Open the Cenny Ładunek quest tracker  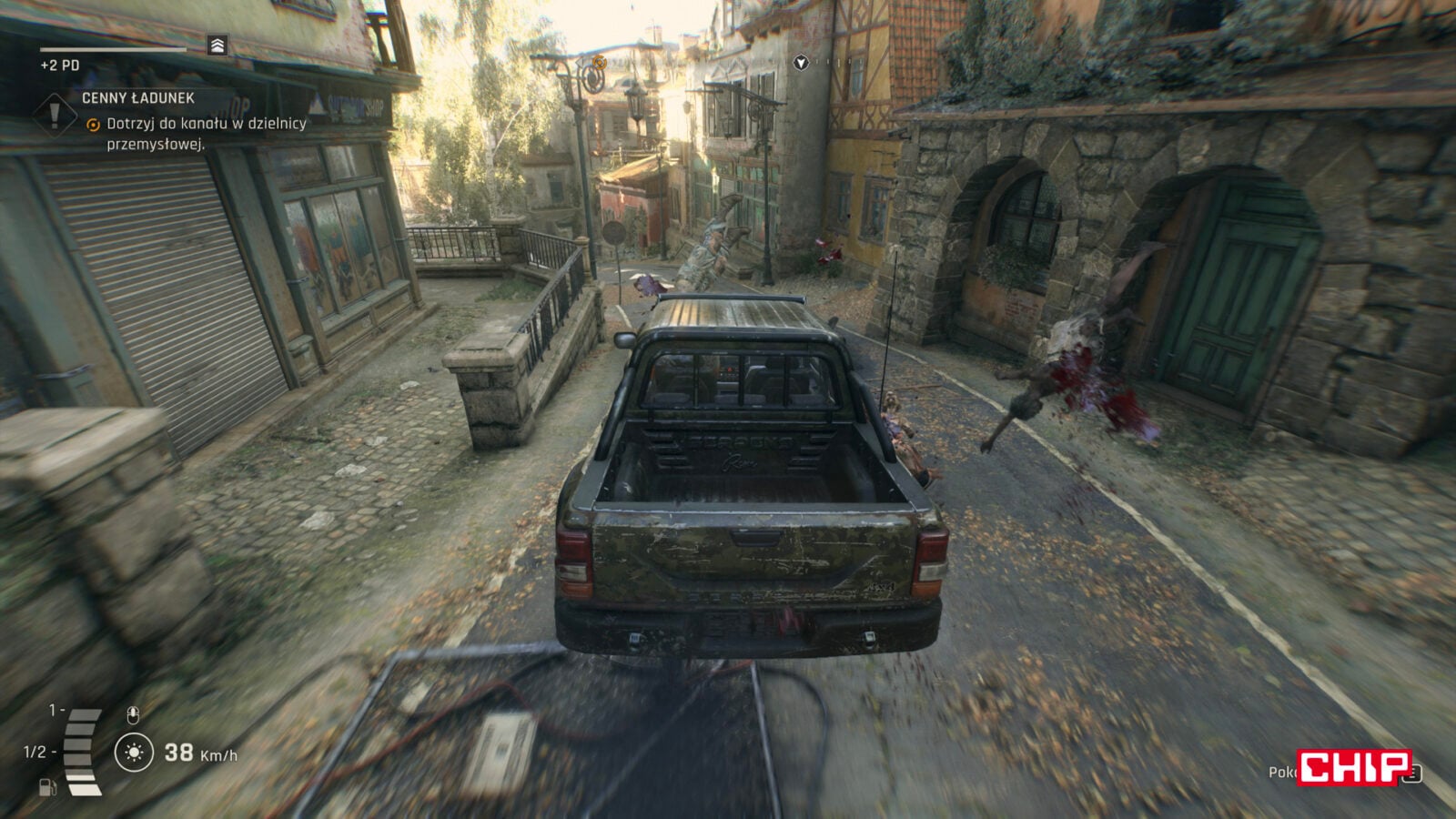(x=138, y=98)
